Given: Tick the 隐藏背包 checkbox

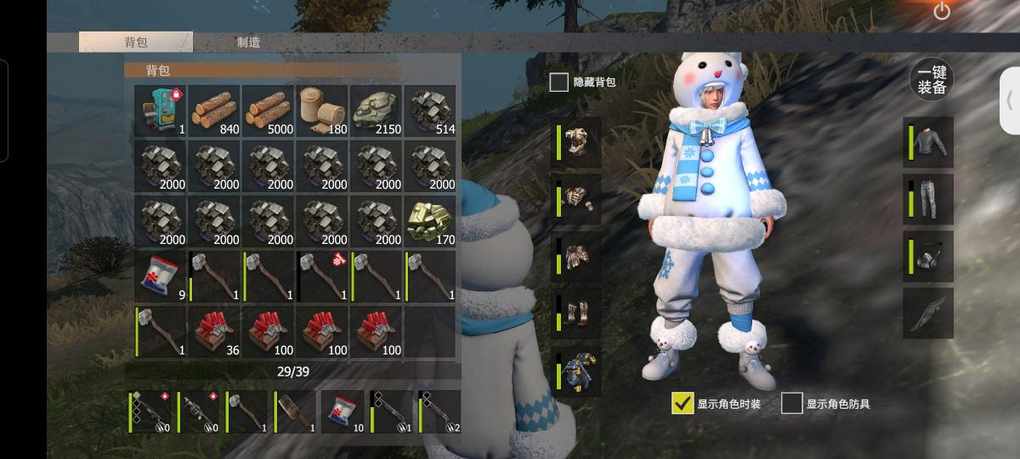Looking at the screenshot, I should tap(559, 82).
